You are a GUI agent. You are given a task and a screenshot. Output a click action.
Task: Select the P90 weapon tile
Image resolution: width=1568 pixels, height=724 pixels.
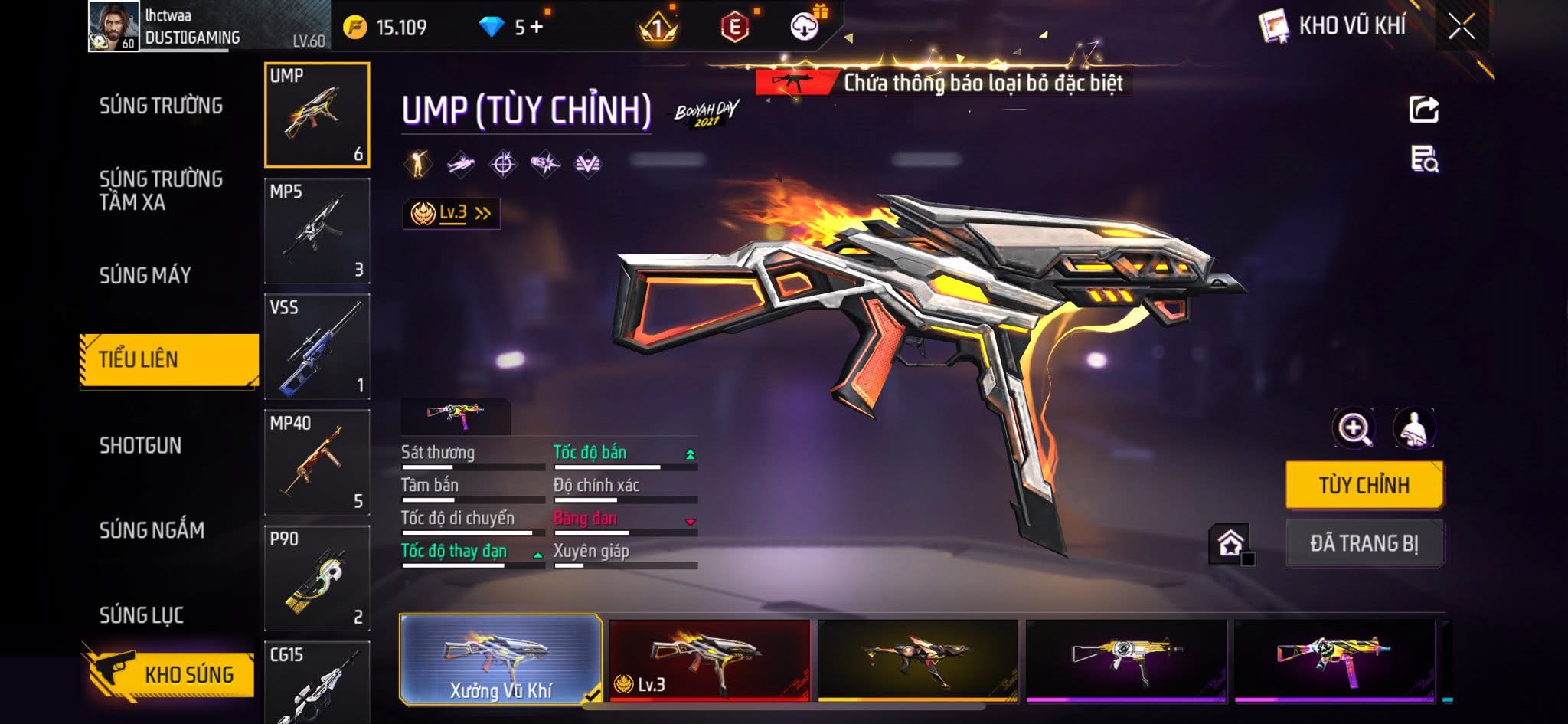coord(317,578)
